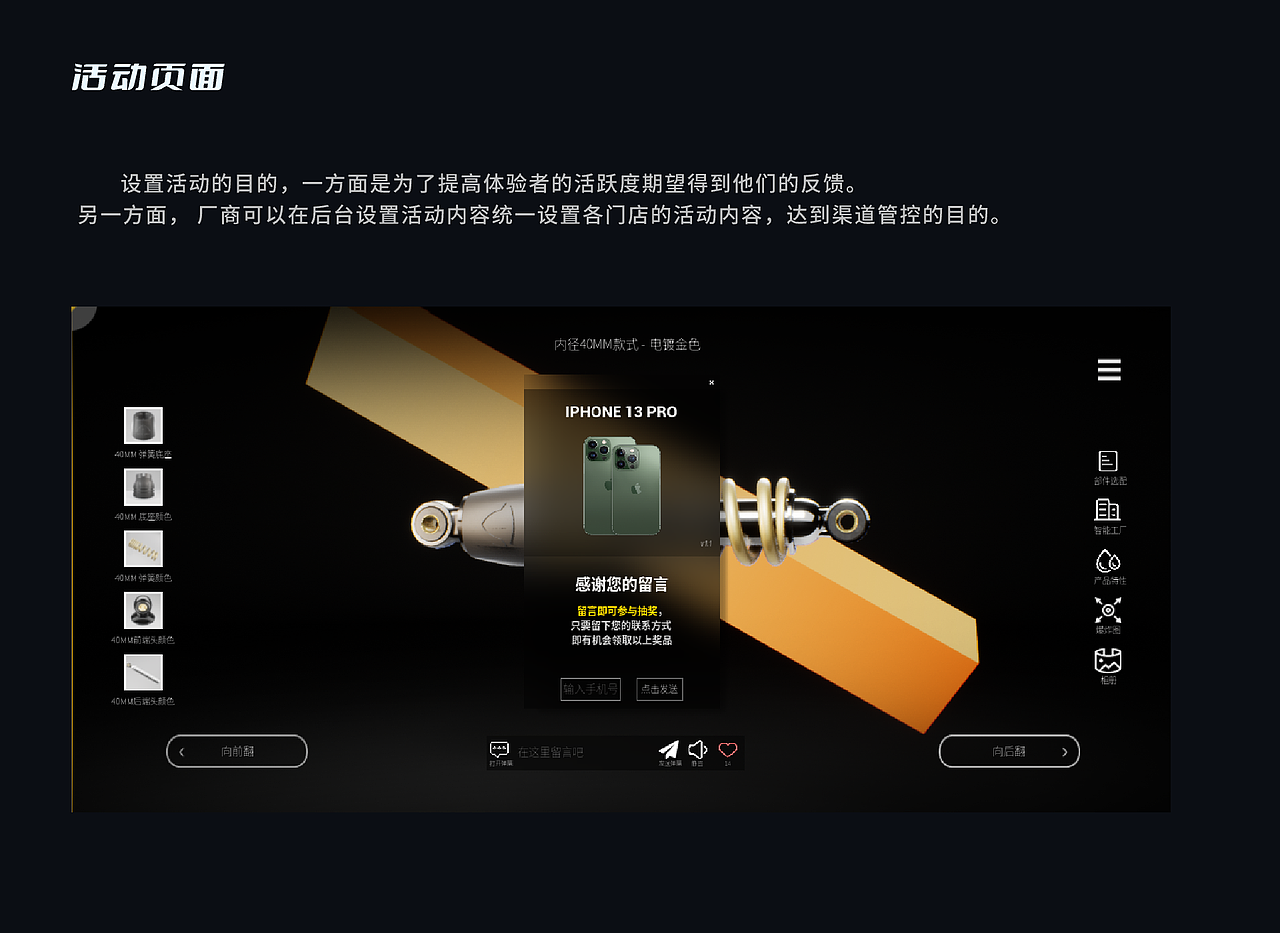Click the 在这里留言吧 message input bar
This screenshot has width=1280, height=933.
click(x=560, y=751)
